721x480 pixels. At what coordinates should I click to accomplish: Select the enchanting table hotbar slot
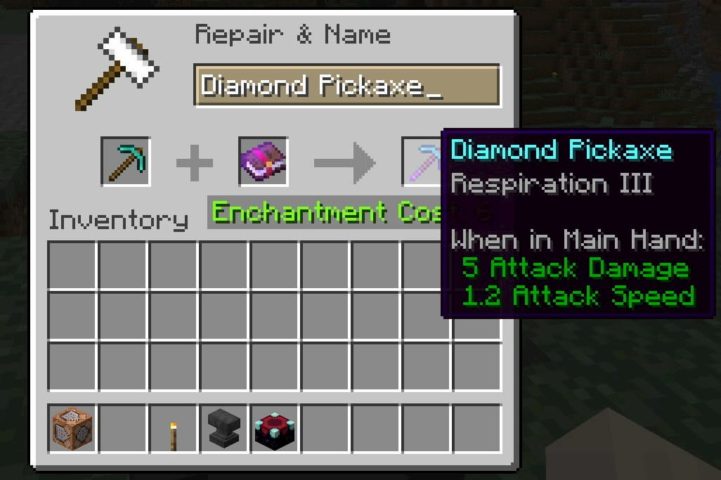point(275,429)
